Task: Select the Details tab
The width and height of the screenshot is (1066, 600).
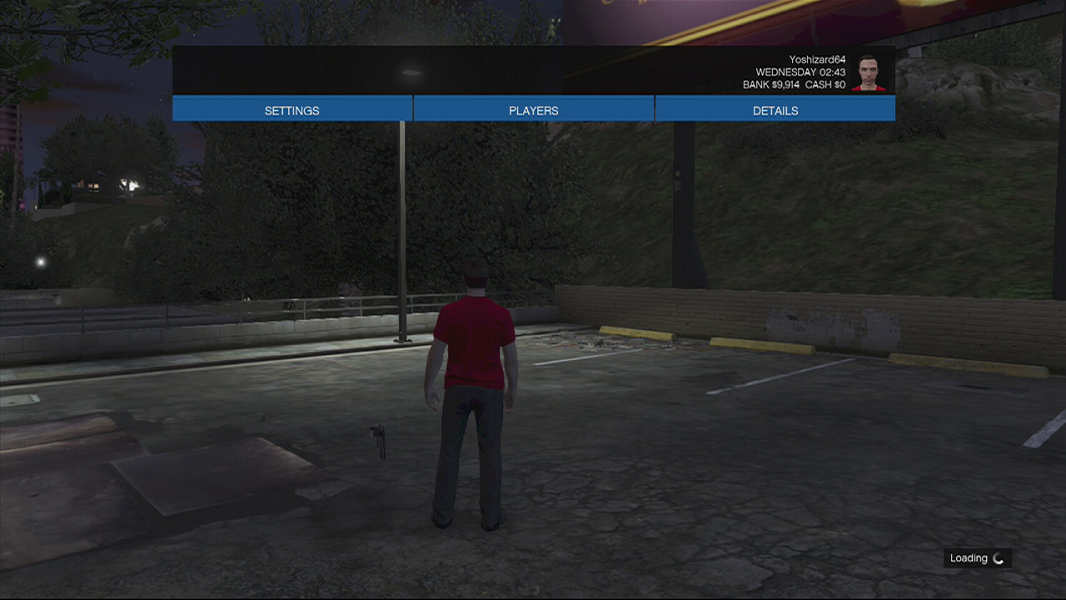Action: point(775,110)
